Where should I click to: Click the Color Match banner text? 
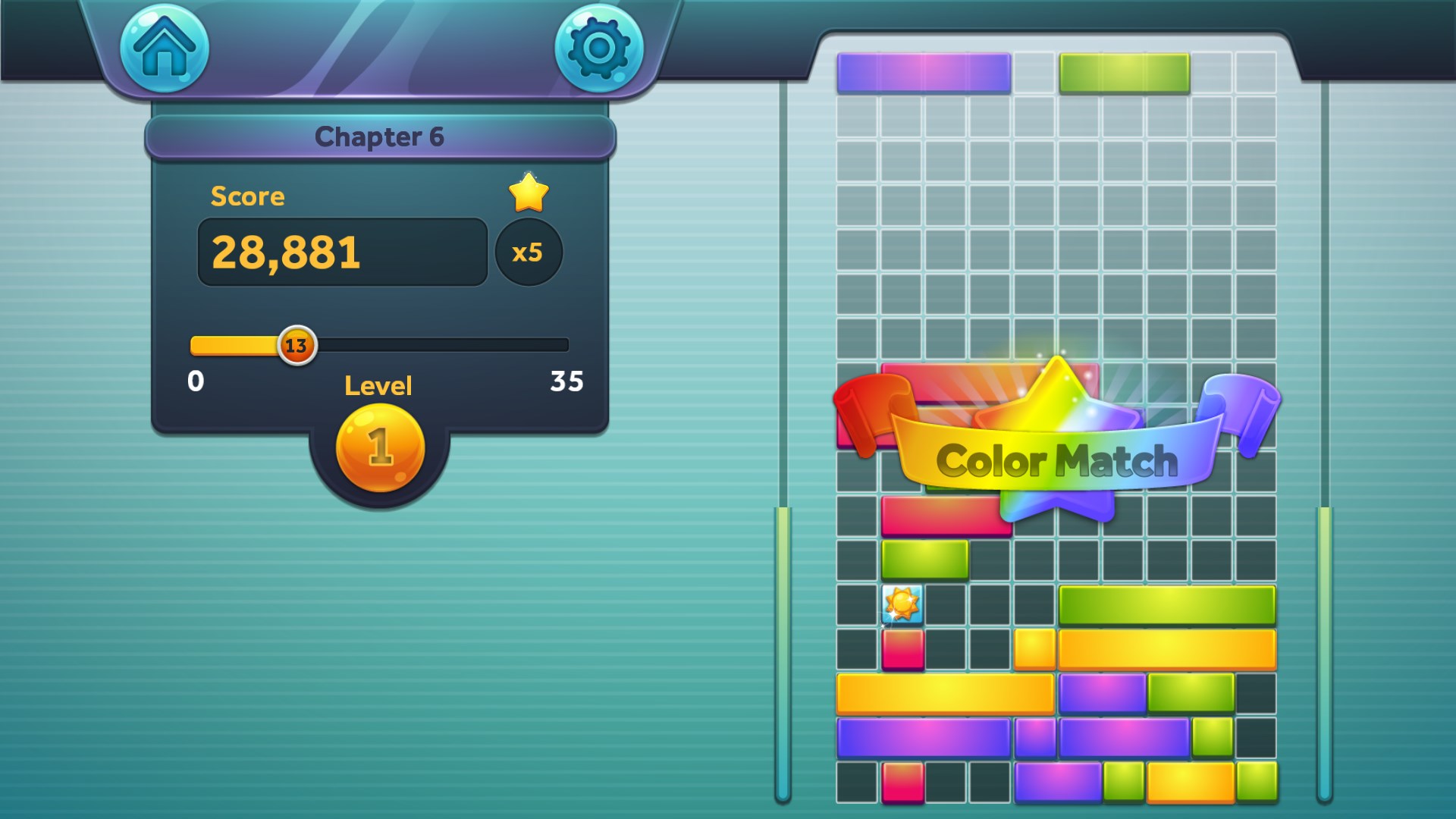1056,459
